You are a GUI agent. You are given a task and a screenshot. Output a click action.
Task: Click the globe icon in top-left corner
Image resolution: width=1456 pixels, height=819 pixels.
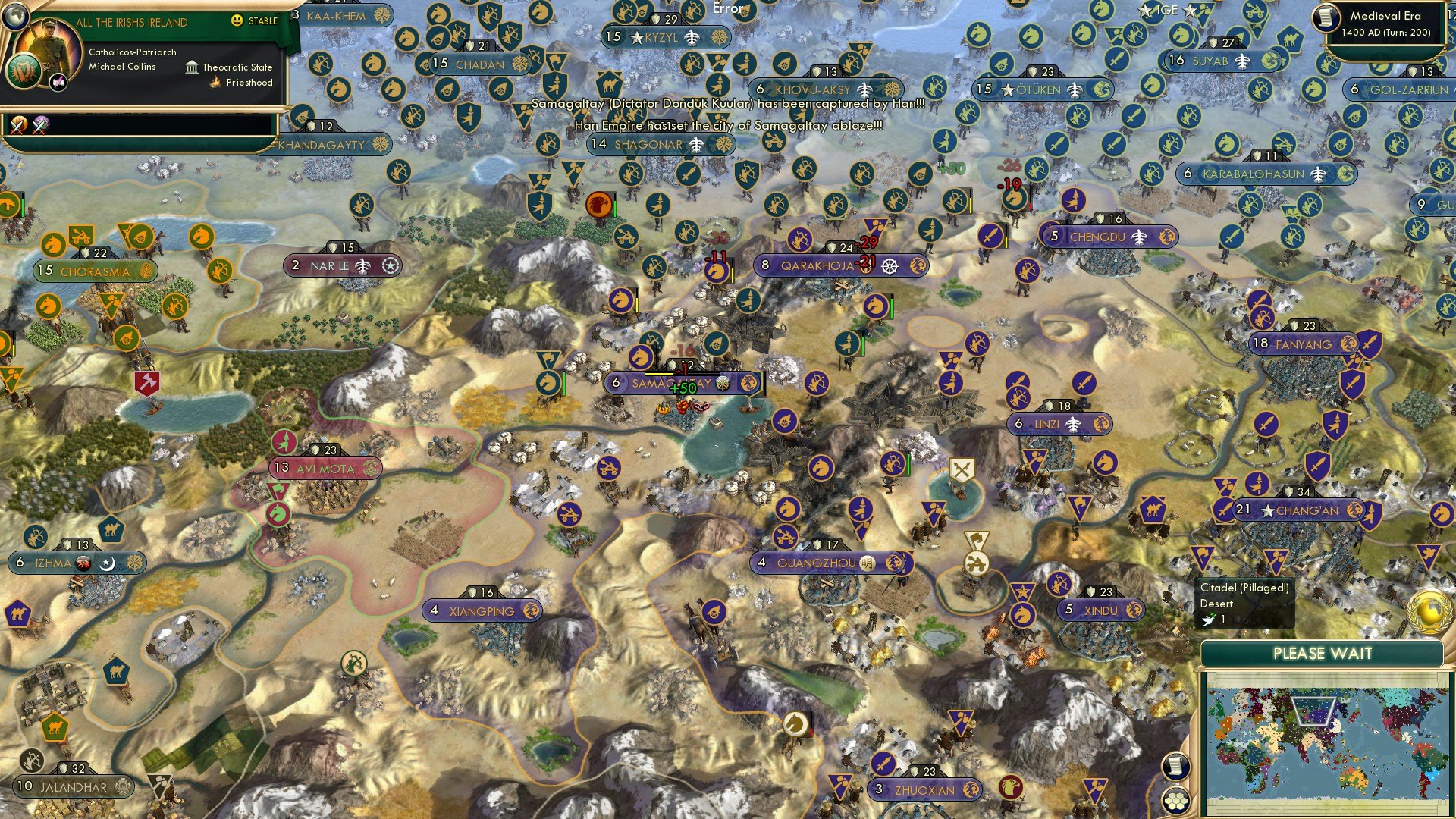[16, 17]
